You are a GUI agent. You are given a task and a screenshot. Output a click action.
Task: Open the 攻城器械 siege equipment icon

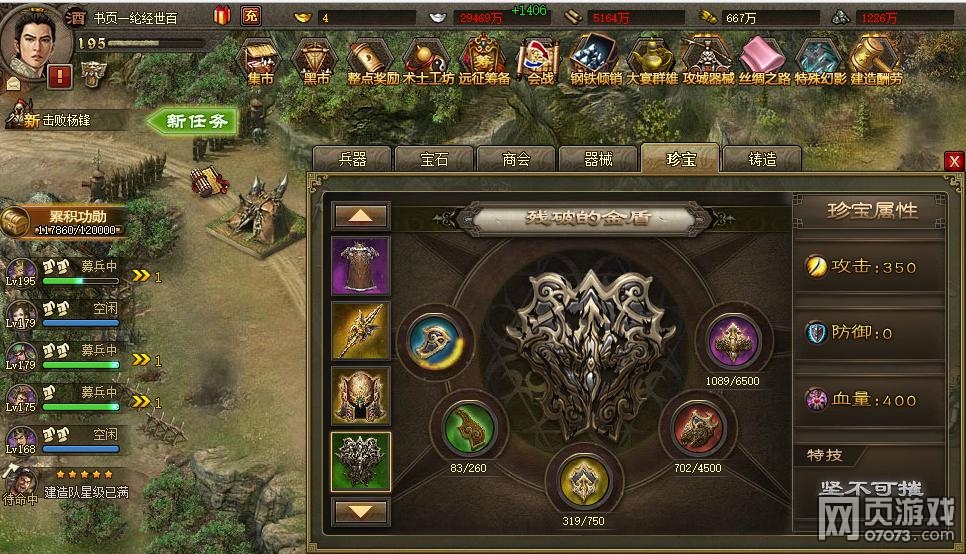pos(709,61)
